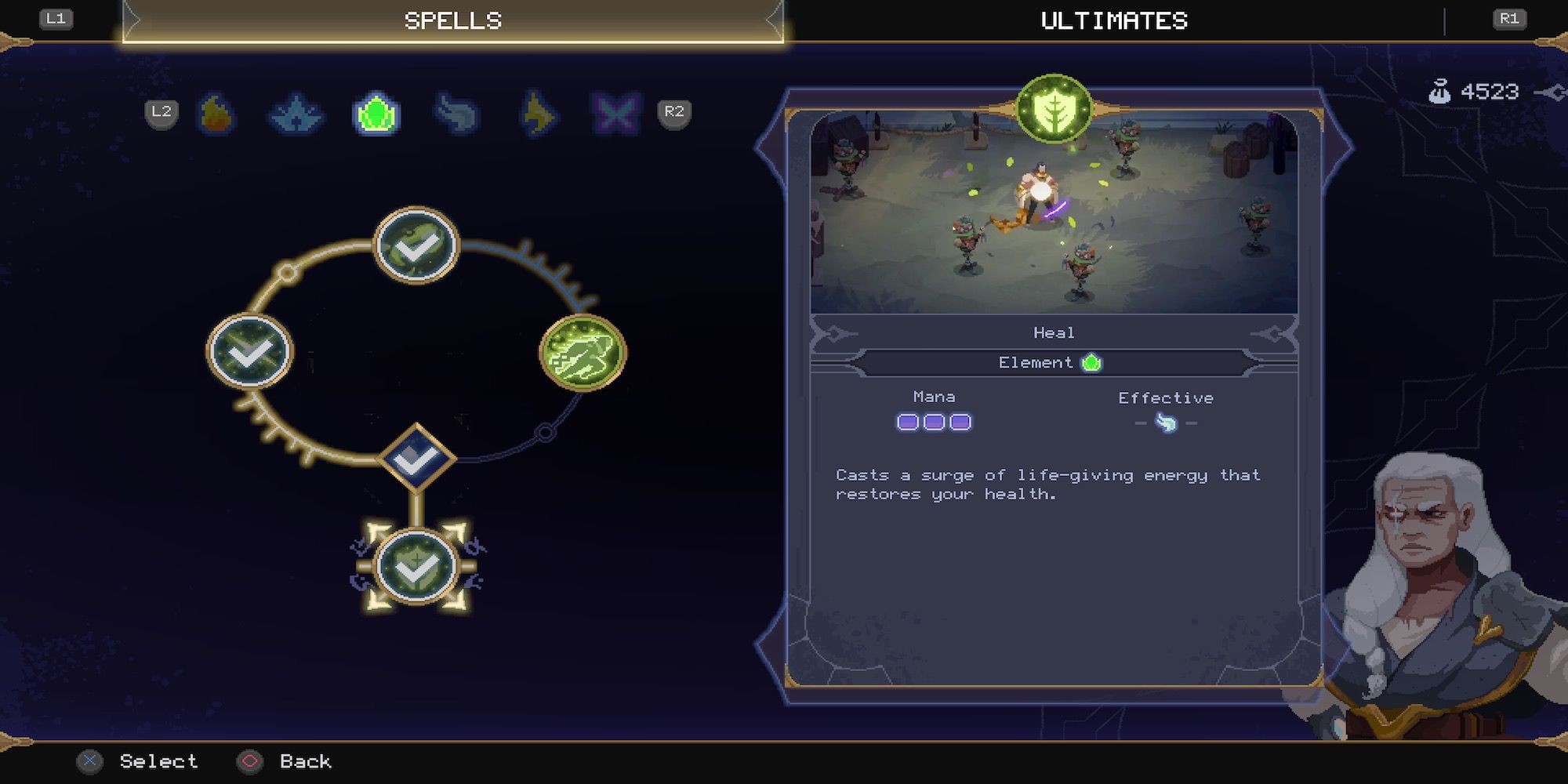Select the green nature element icon
This screenshot has height=784, width=1568.
[376, 112]
